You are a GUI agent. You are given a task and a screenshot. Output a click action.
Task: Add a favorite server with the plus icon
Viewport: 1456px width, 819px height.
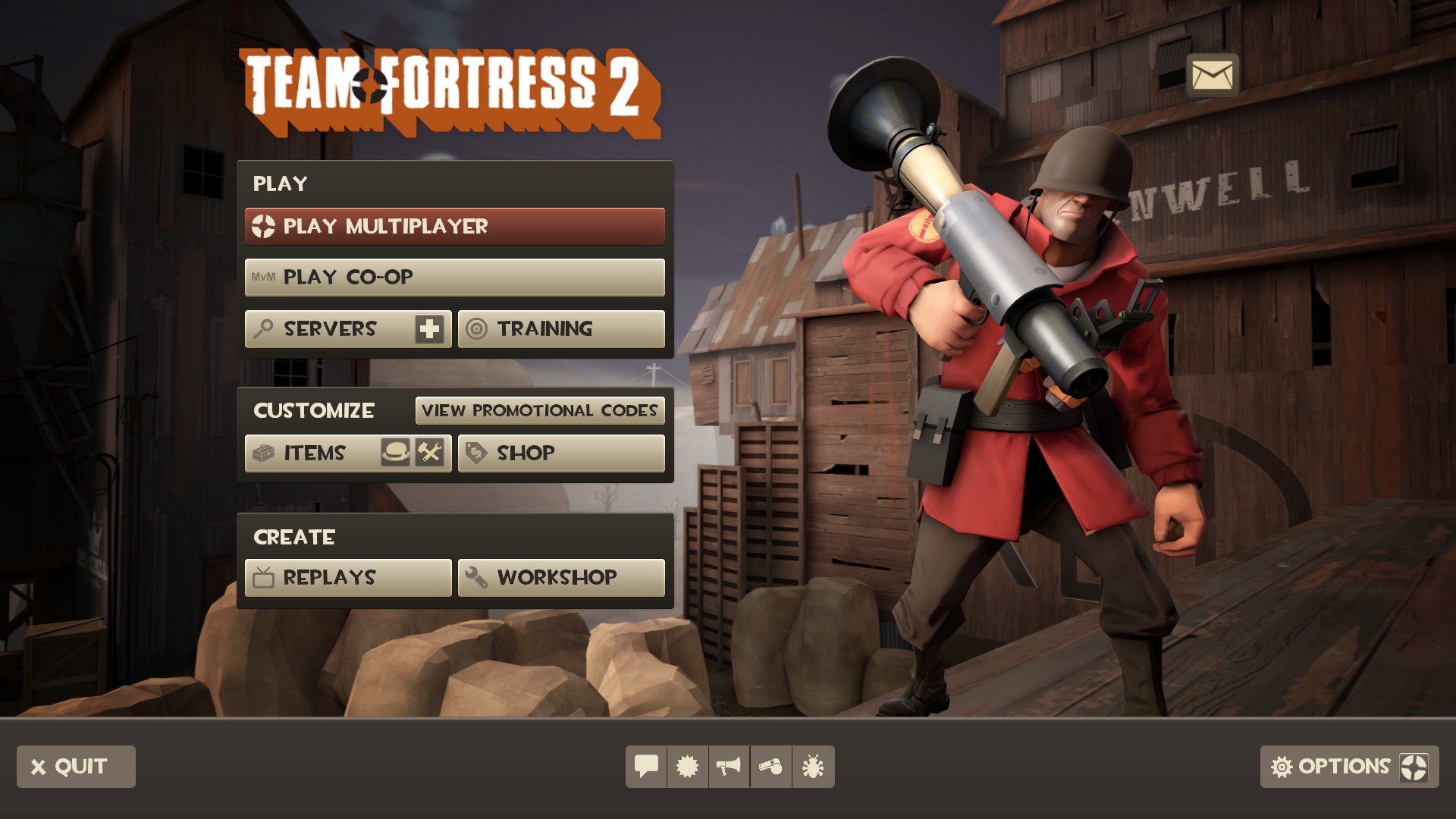[x=428, y=328]
